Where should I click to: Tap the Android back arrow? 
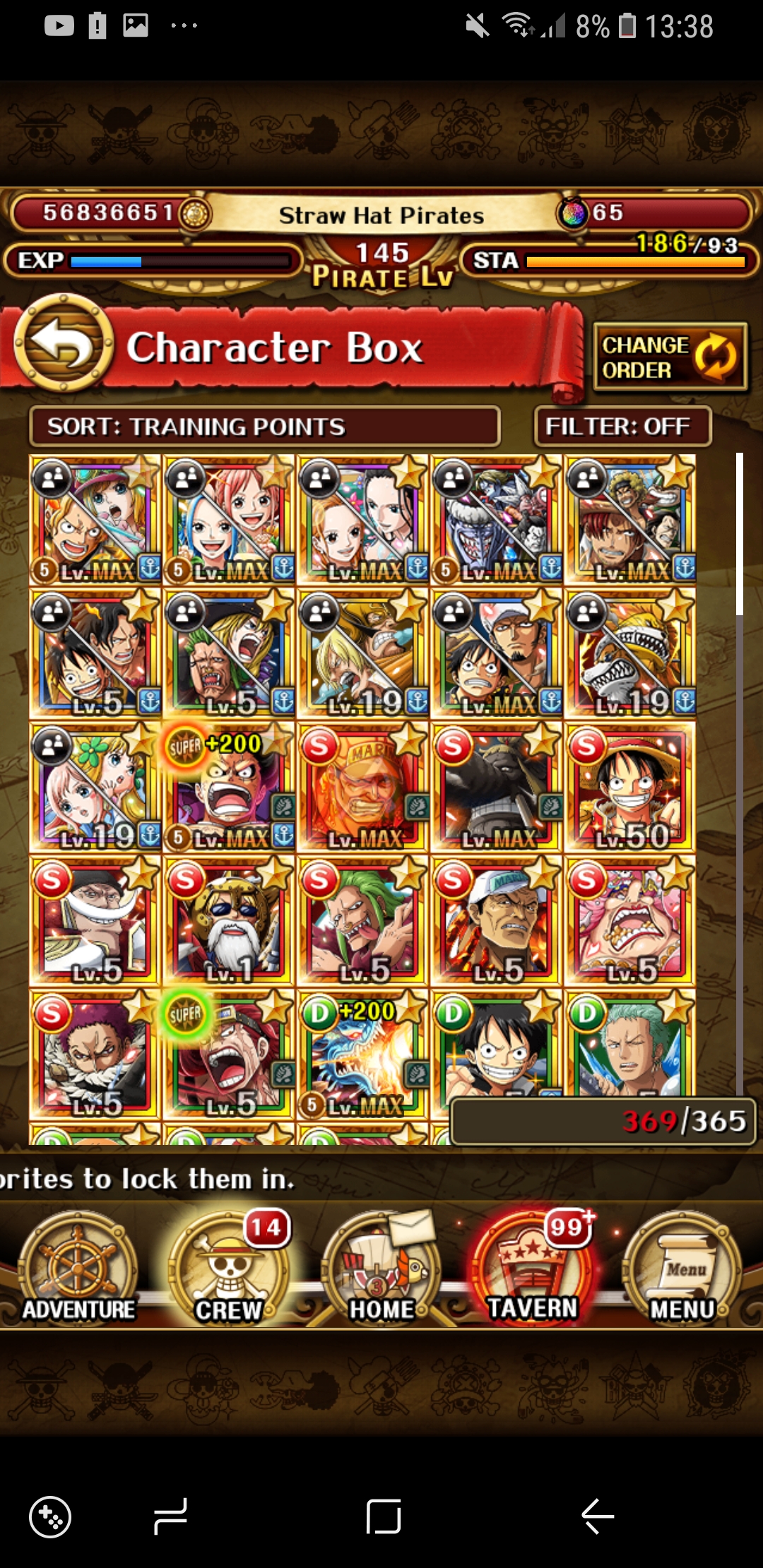(598, 1516)
